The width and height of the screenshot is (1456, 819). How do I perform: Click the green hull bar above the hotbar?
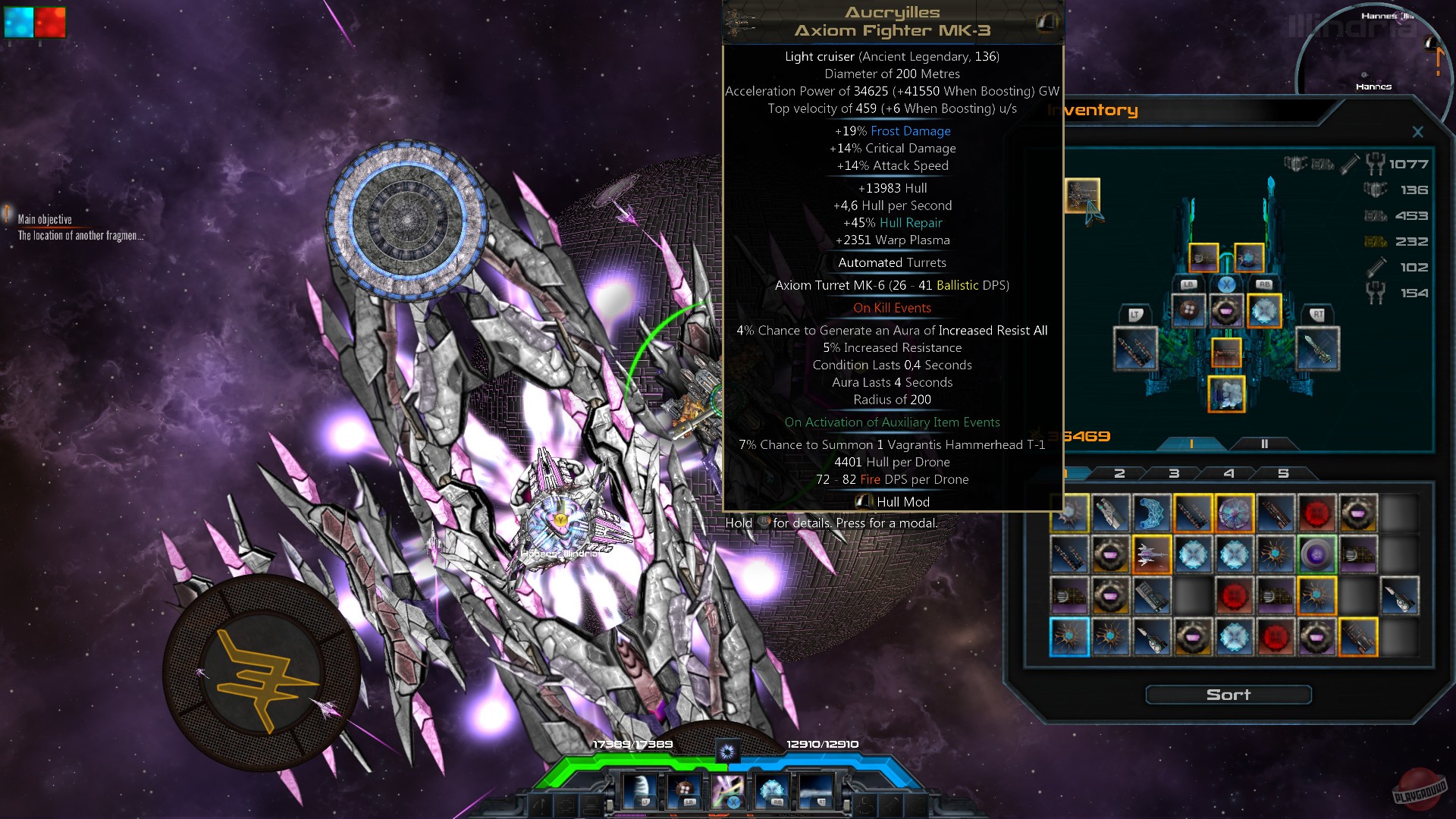[618, 760]
